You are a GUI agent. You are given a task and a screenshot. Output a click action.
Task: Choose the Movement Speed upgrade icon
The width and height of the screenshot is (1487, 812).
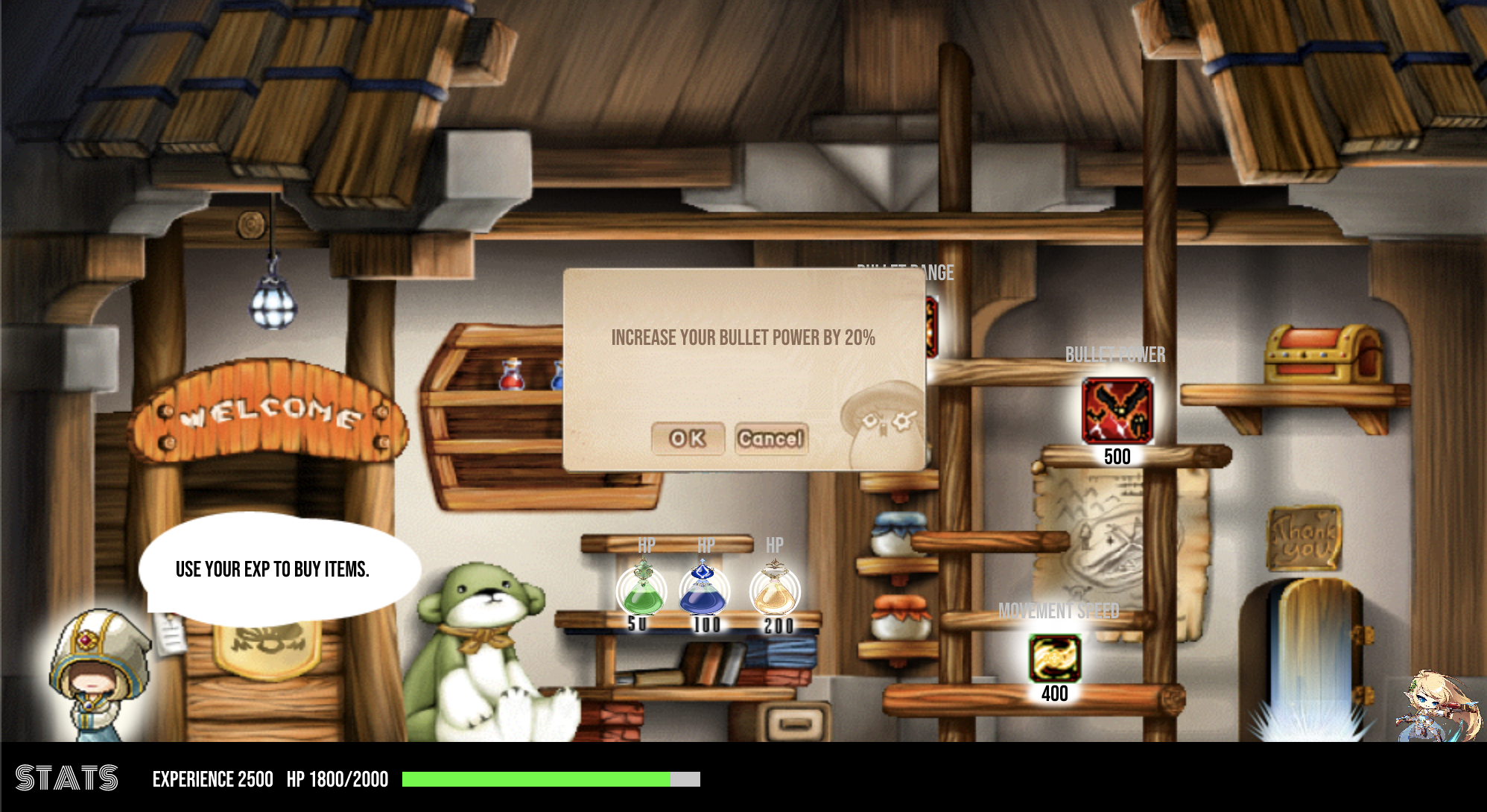point(1054,658)
